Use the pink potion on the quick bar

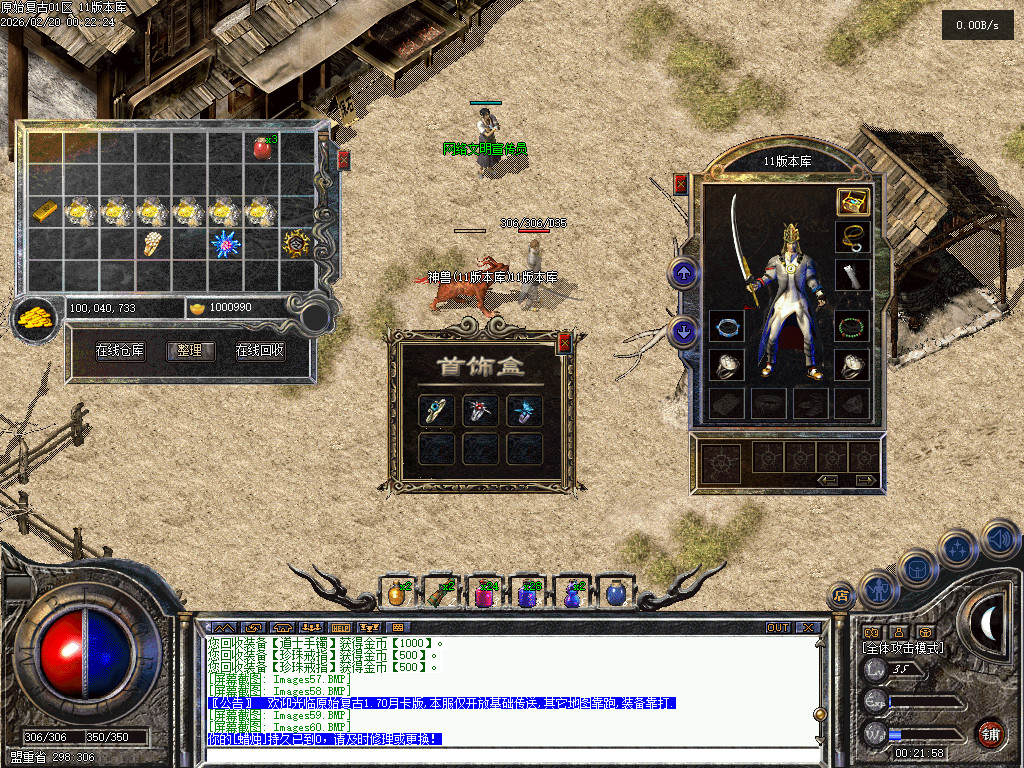tap(483, 594)
